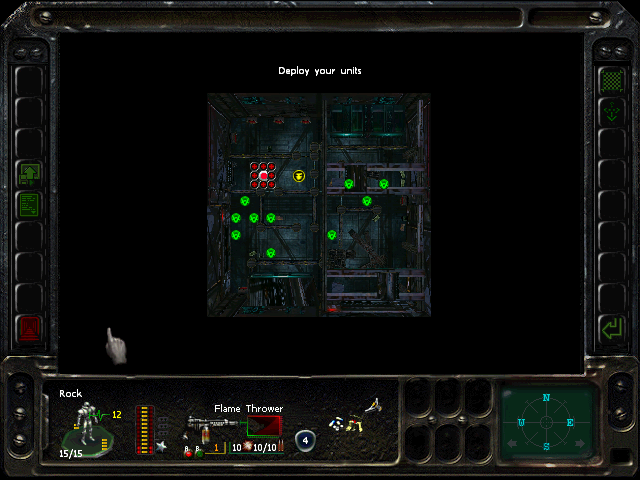Viewport: 640px width, 480px height.
Task: Click the green down-arrow unit icon
Action: point(610,112)
